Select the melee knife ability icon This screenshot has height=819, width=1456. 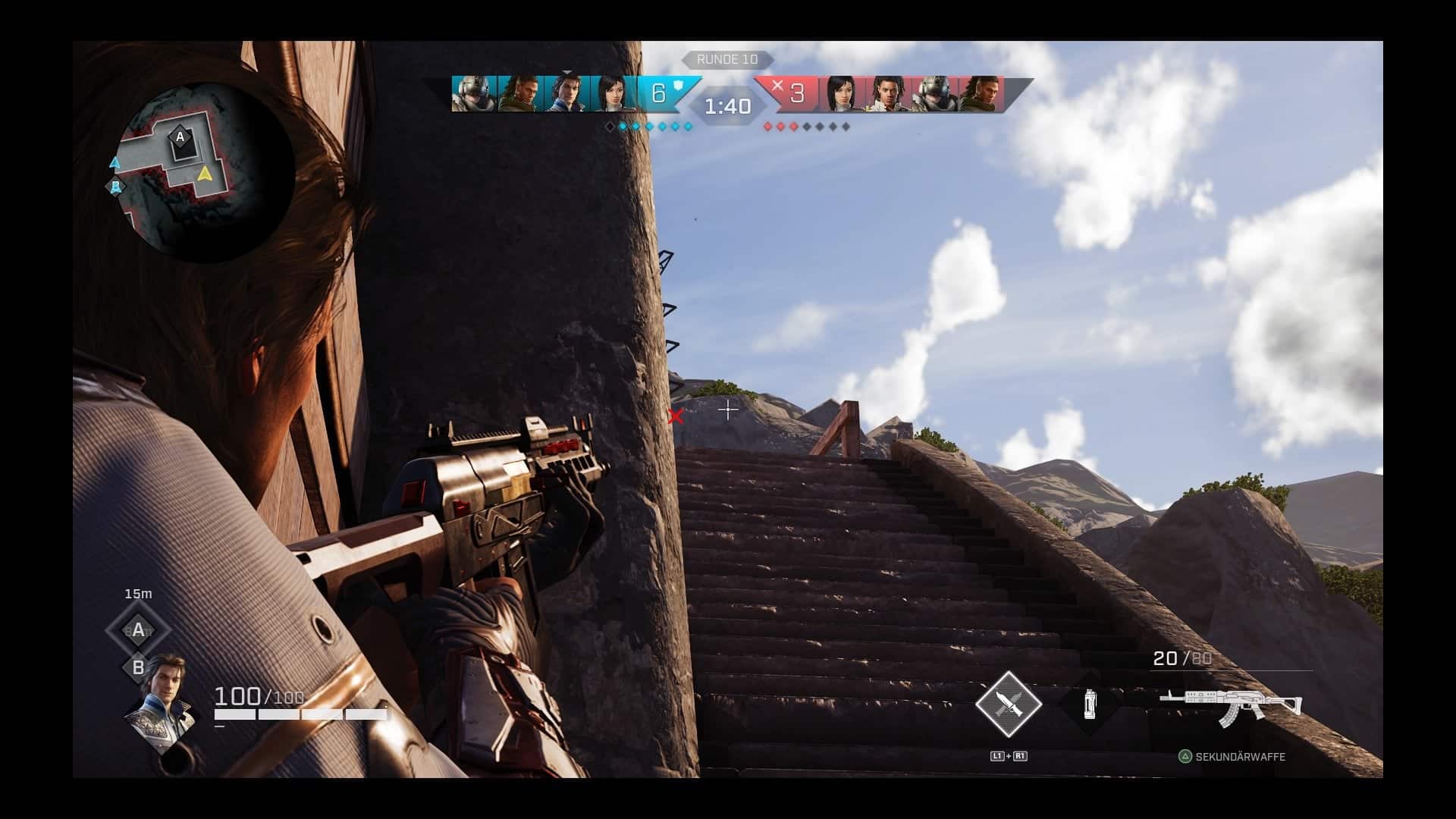(1008, 704)
